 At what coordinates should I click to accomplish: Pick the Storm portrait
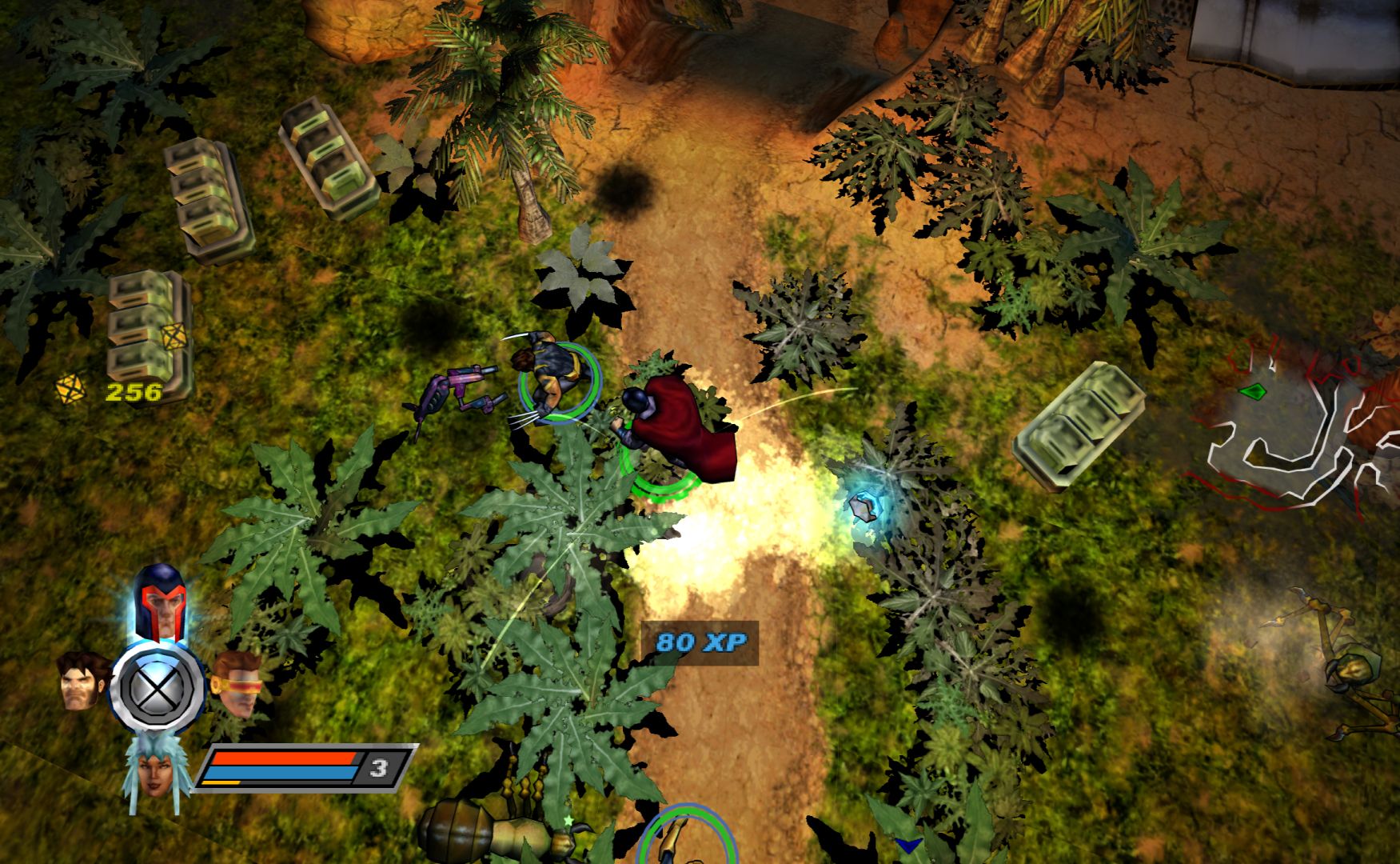click(x=158, y=769)
